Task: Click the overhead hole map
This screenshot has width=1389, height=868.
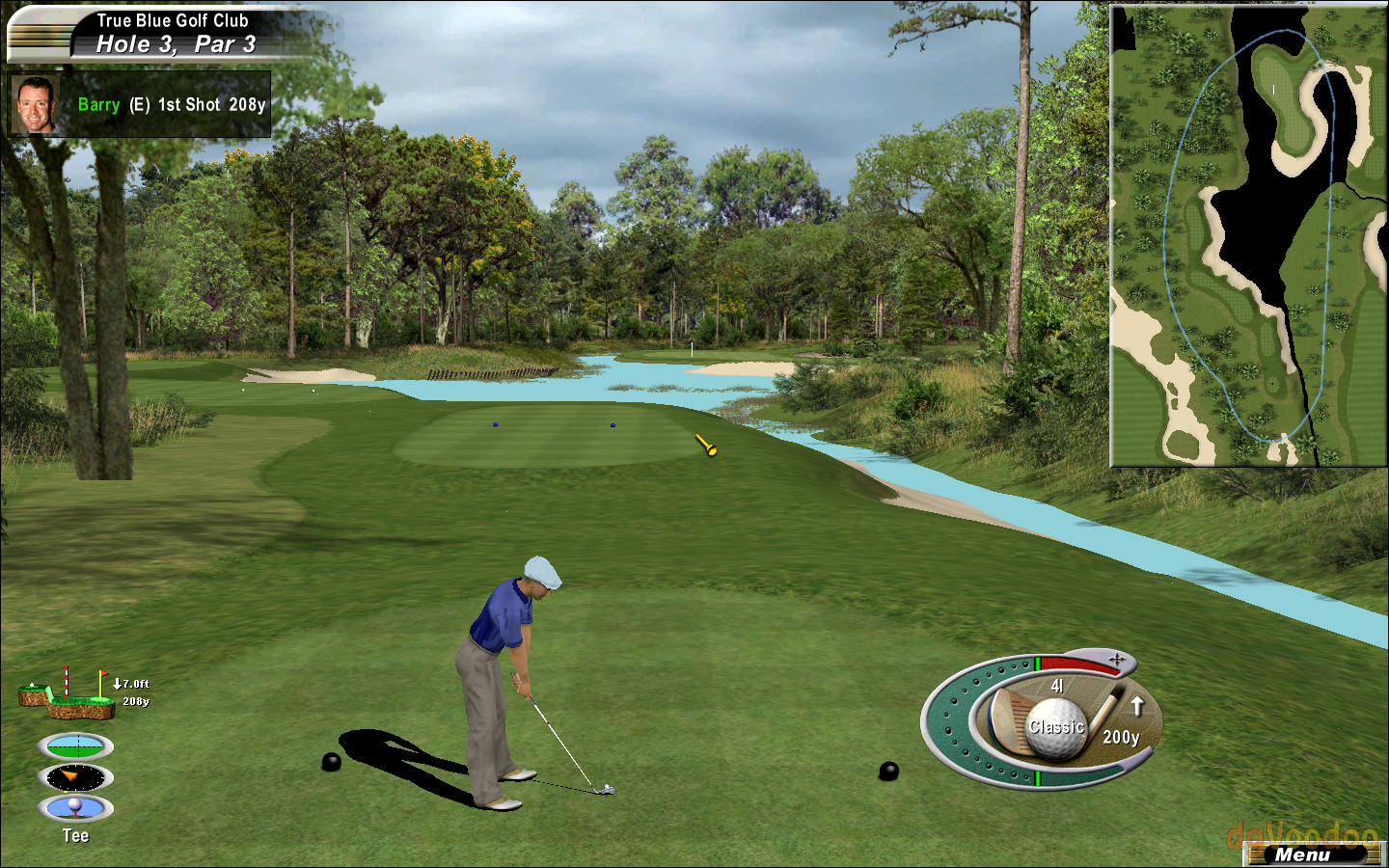Action: [1248, 235]
